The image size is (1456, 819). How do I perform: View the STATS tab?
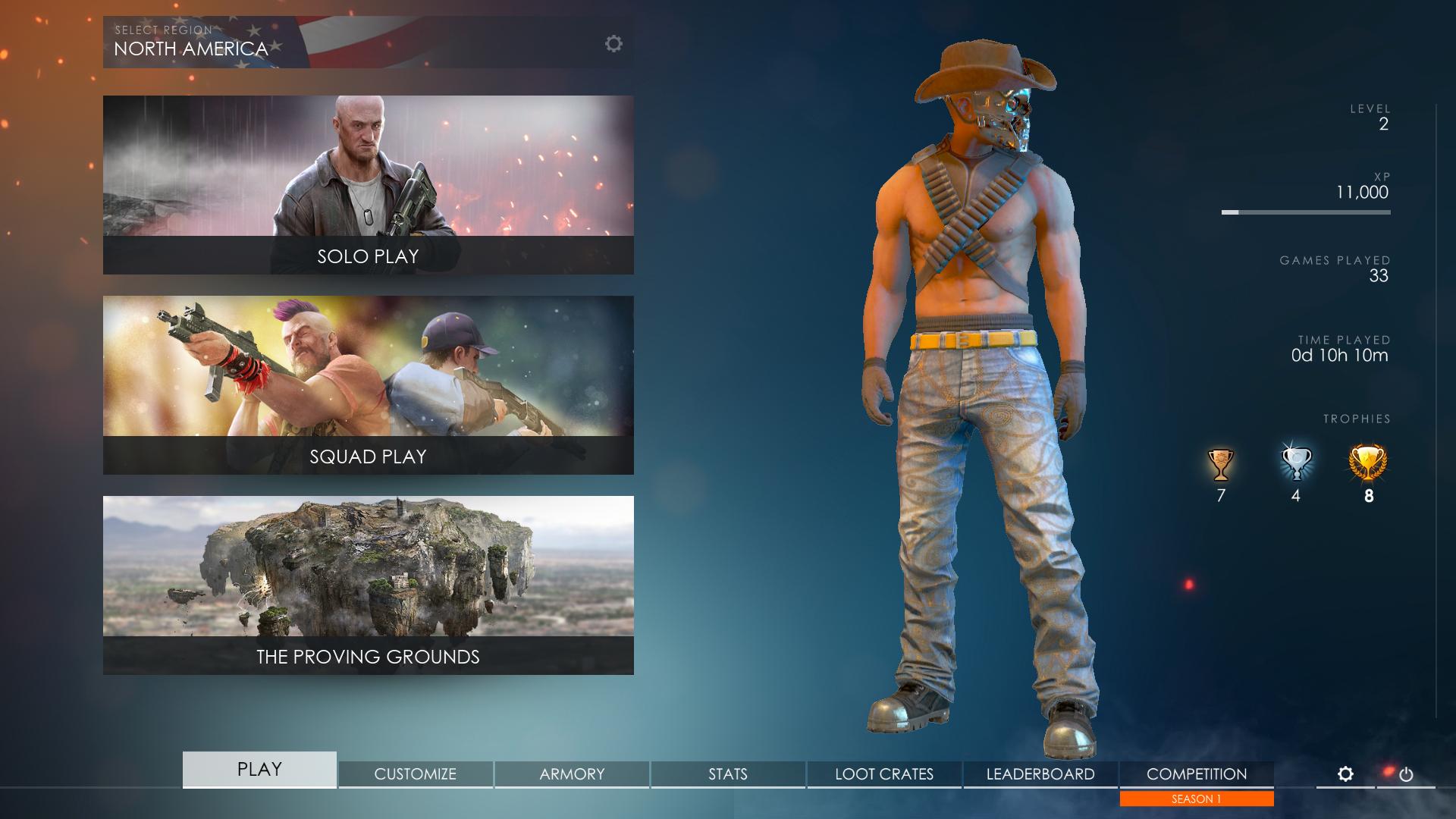click(x=728, y=774)
